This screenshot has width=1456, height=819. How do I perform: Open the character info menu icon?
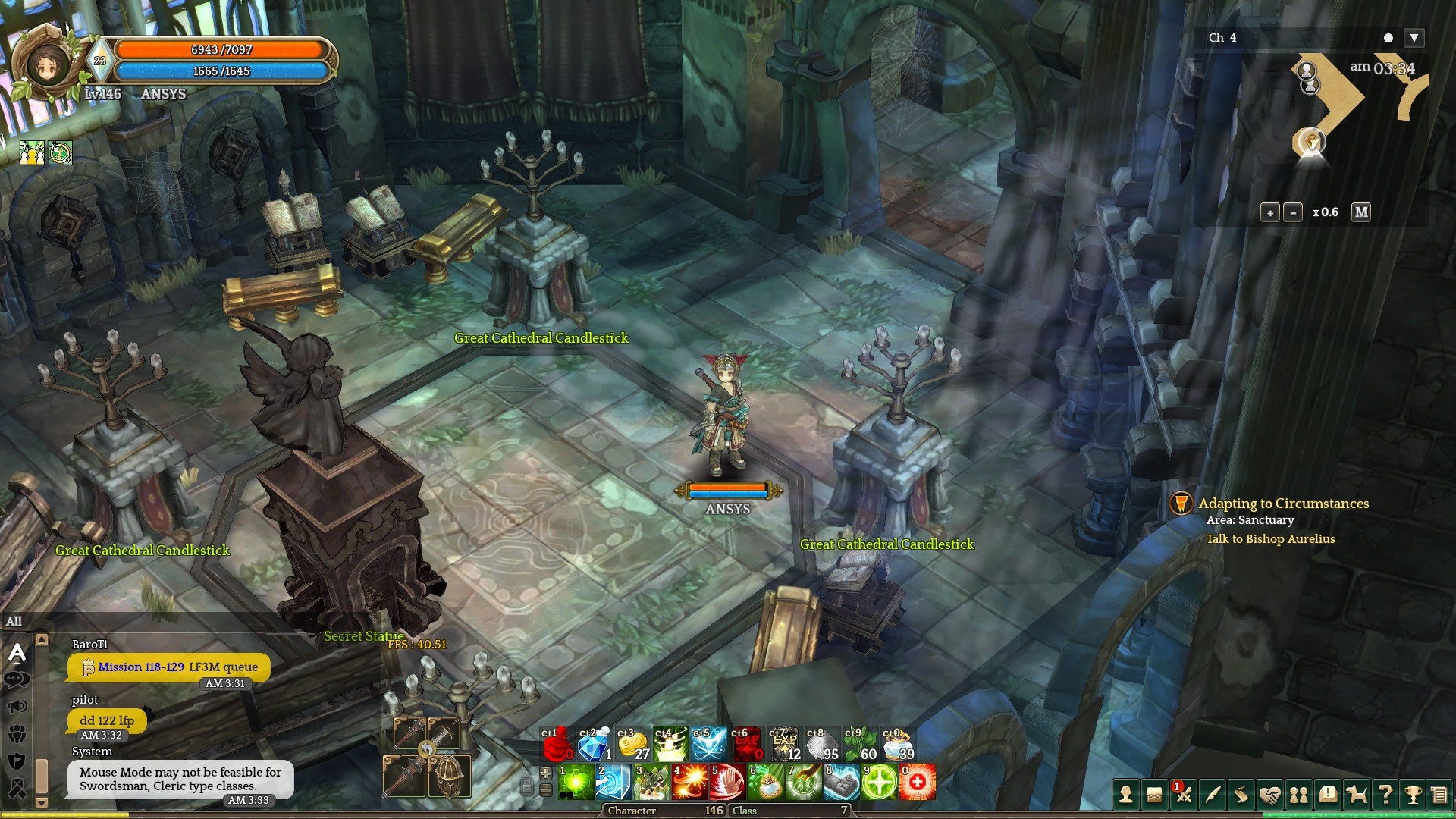pyautogui.click(x=1126, y=794)
